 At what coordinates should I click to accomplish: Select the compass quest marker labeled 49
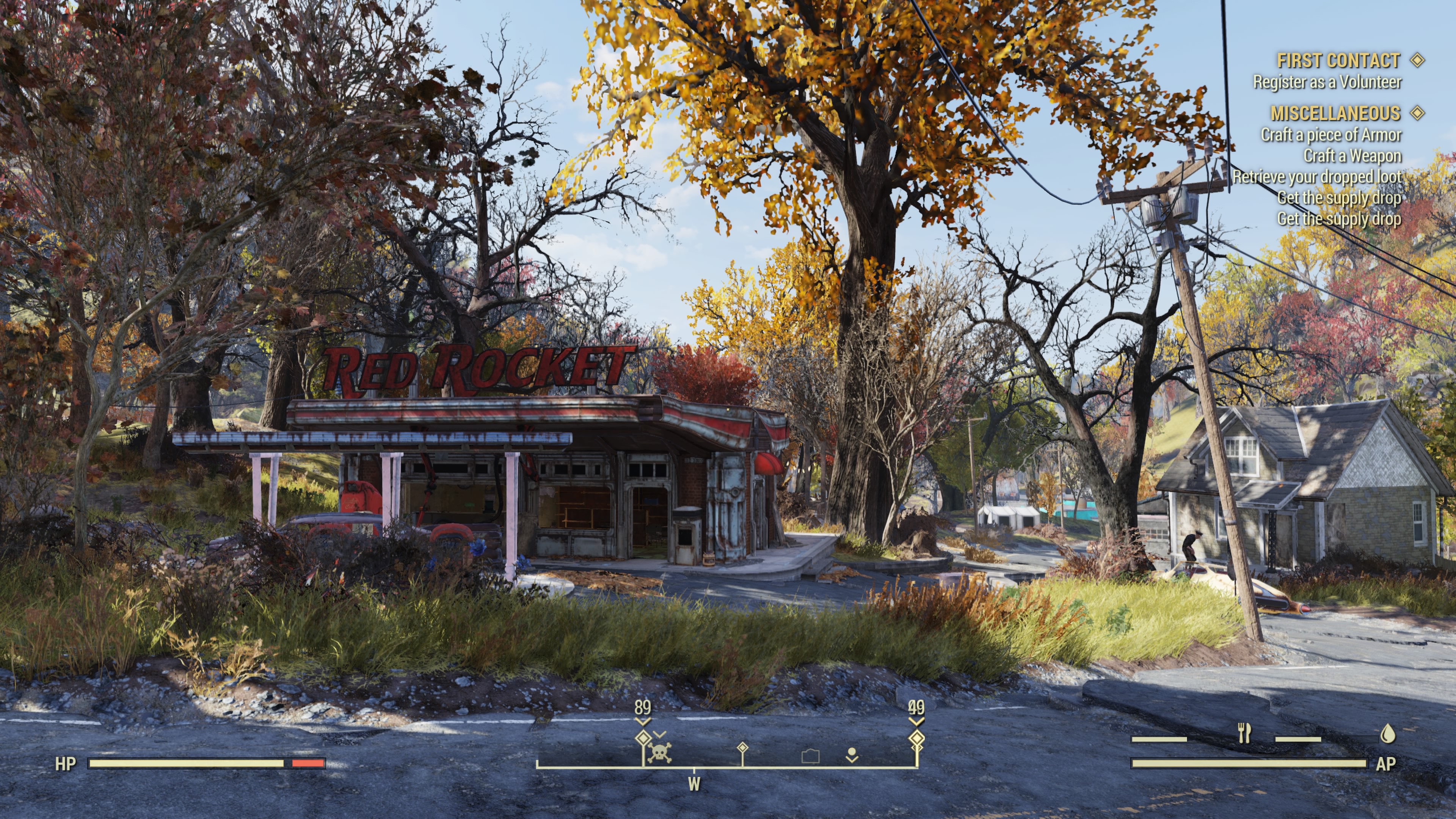tap(916, 738)
